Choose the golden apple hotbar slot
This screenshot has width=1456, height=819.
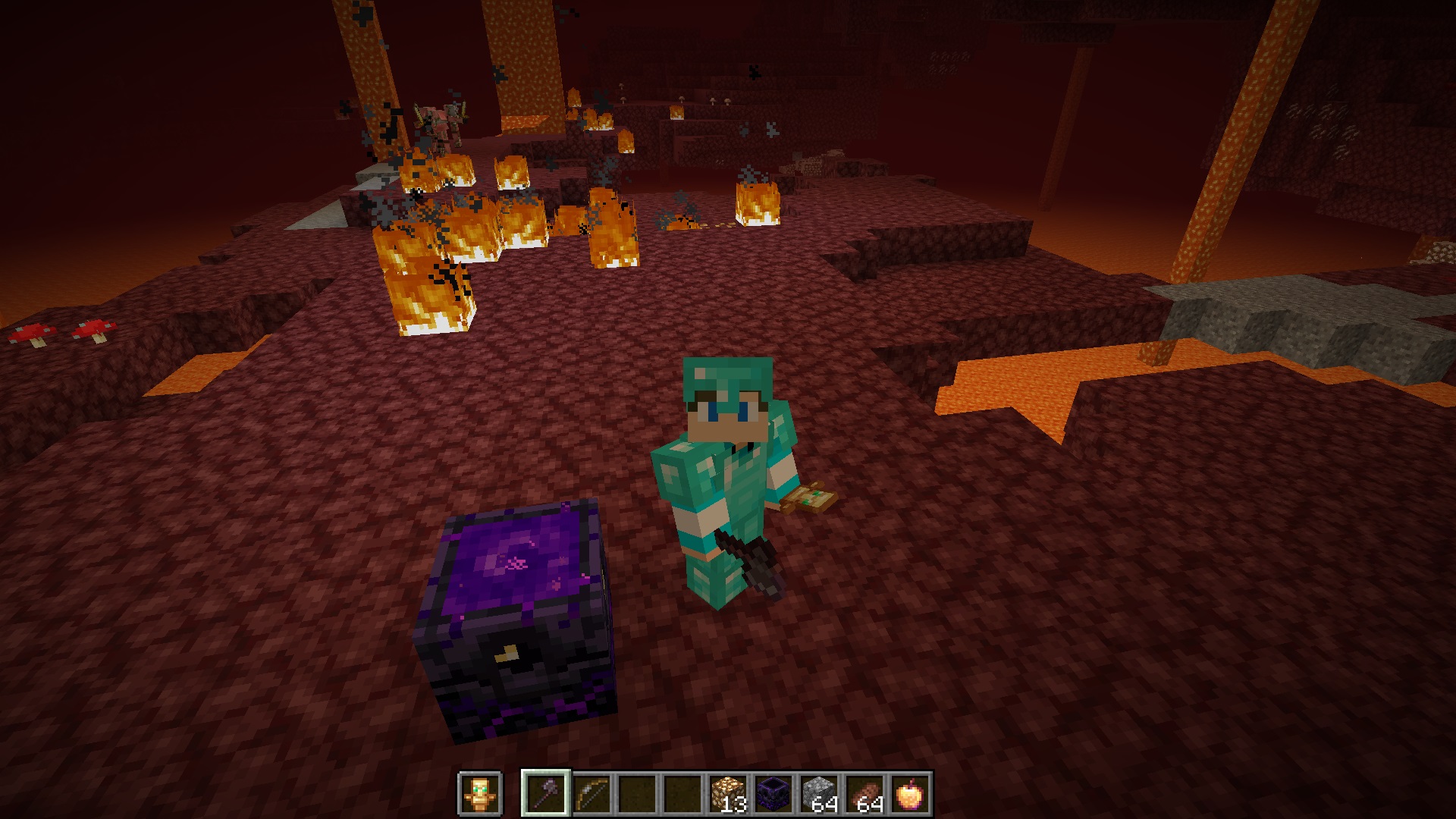click(909, 794)
